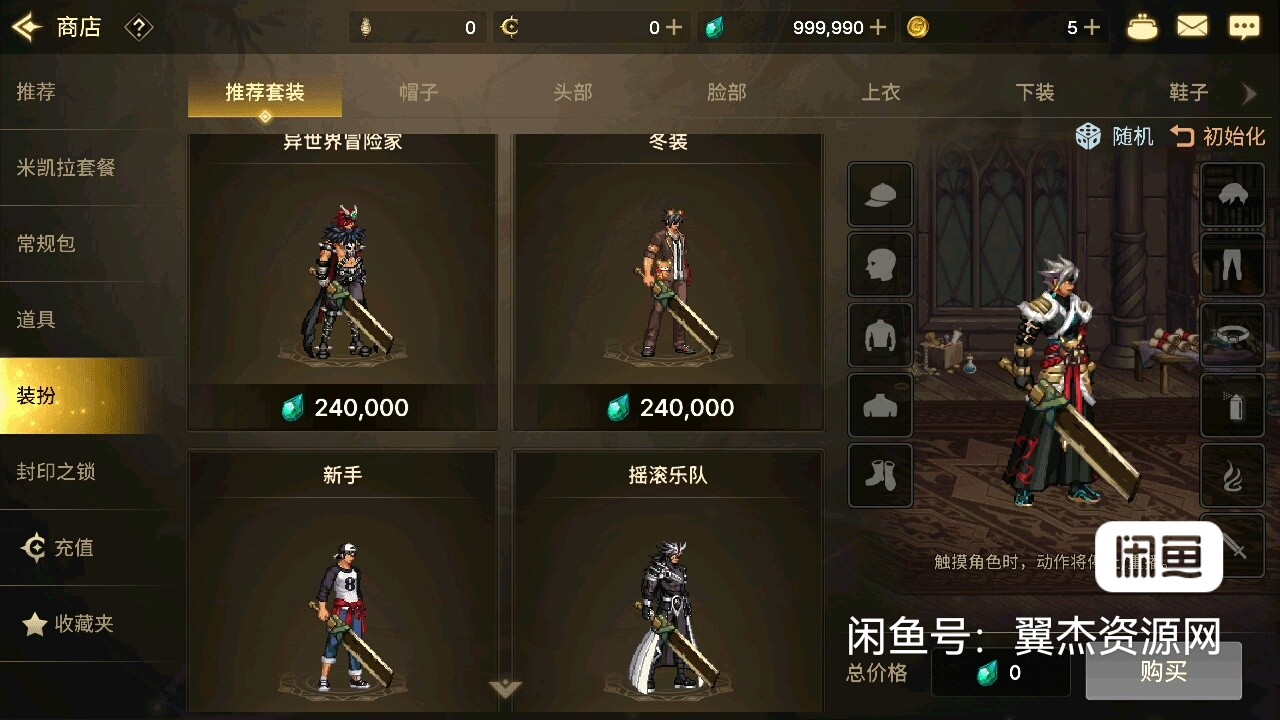Trigger 随机 random outfit
Screen dimensions: 1280x720
(x=1113, y=137)
